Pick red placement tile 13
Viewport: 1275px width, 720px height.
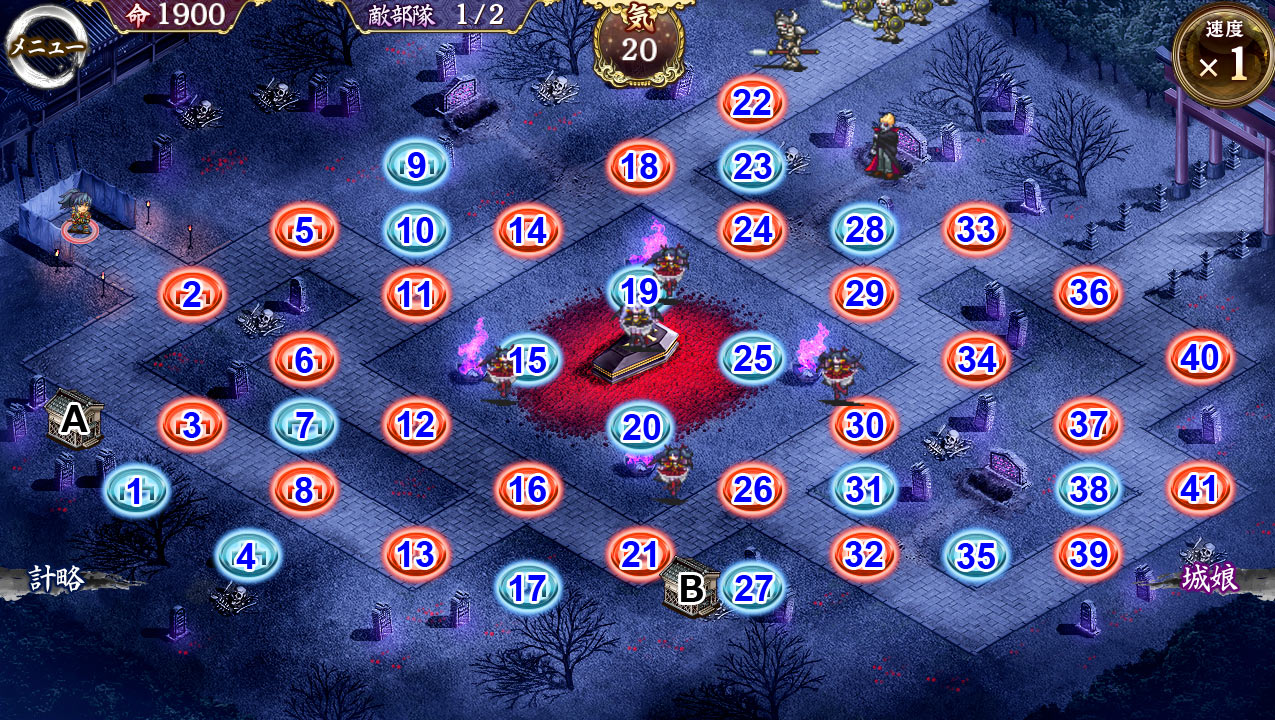coord(416,554)
